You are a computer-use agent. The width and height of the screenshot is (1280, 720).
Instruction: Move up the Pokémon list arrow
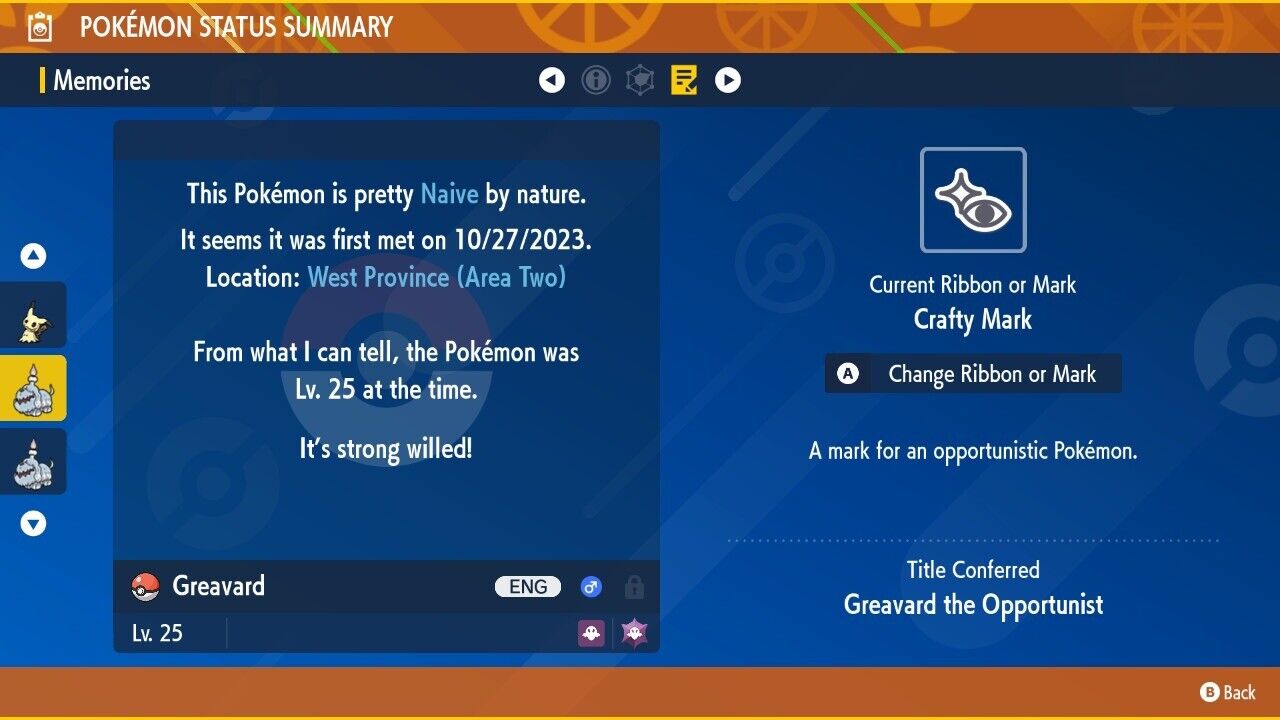click(x=33, y=257)
